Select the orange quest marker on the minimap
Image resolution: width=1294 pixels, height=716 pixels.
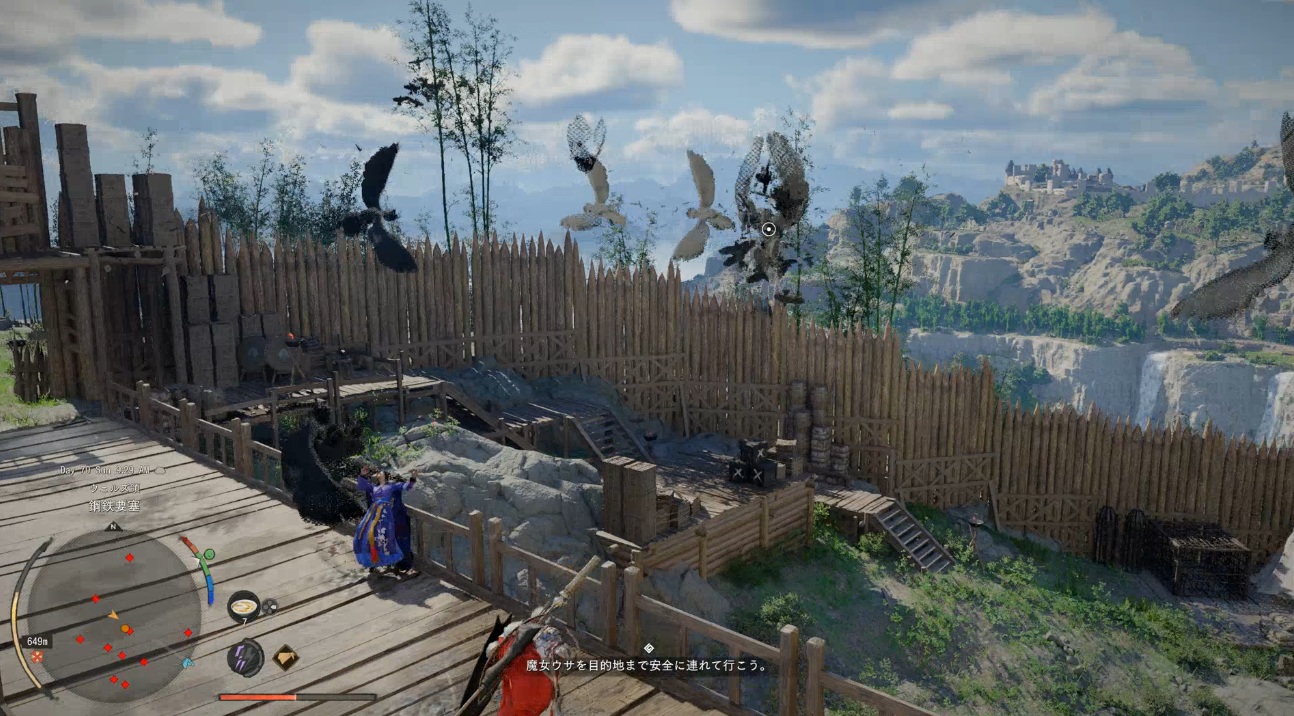(126, 629)
